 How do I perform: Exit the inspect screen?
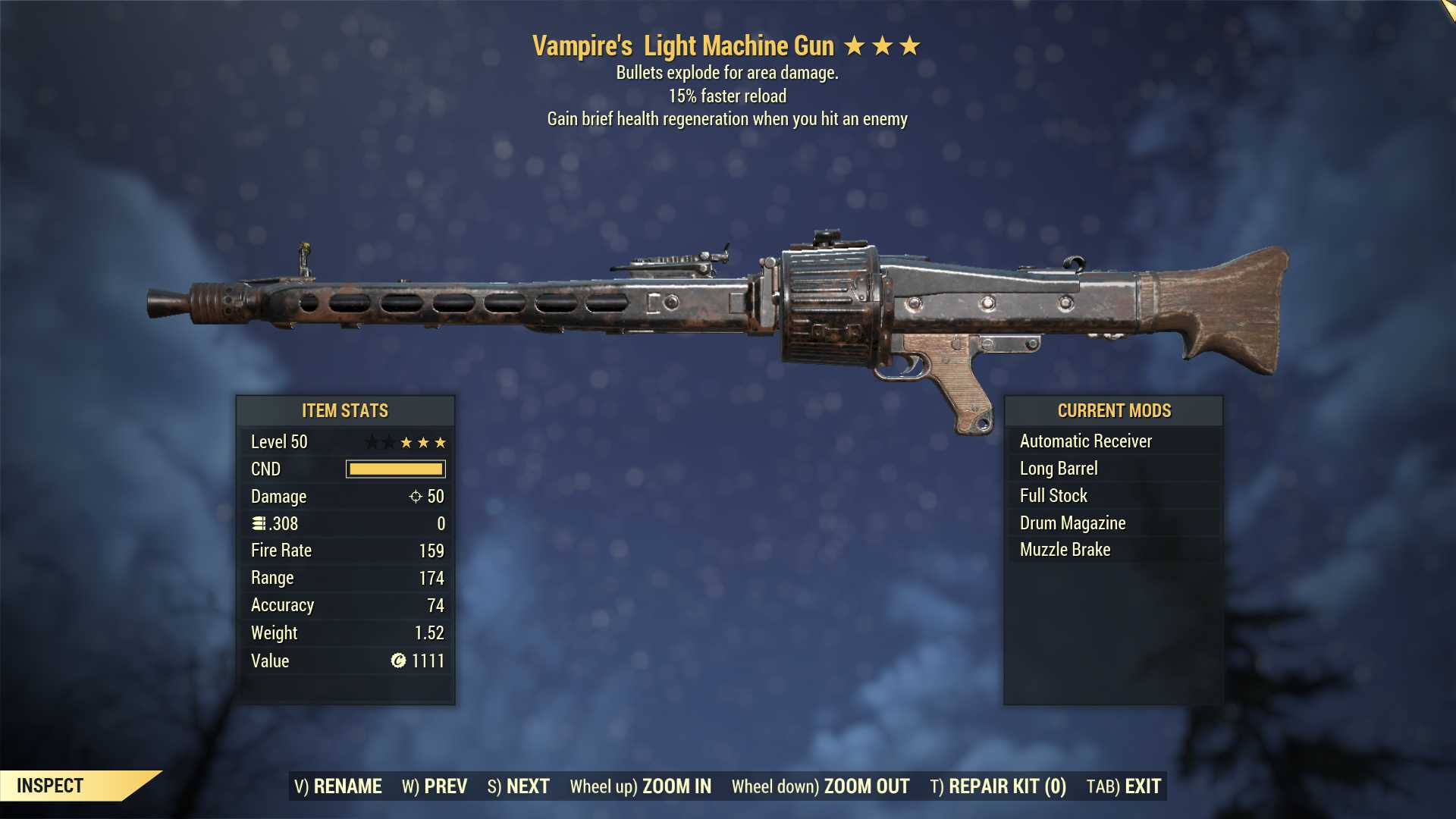1124,786
